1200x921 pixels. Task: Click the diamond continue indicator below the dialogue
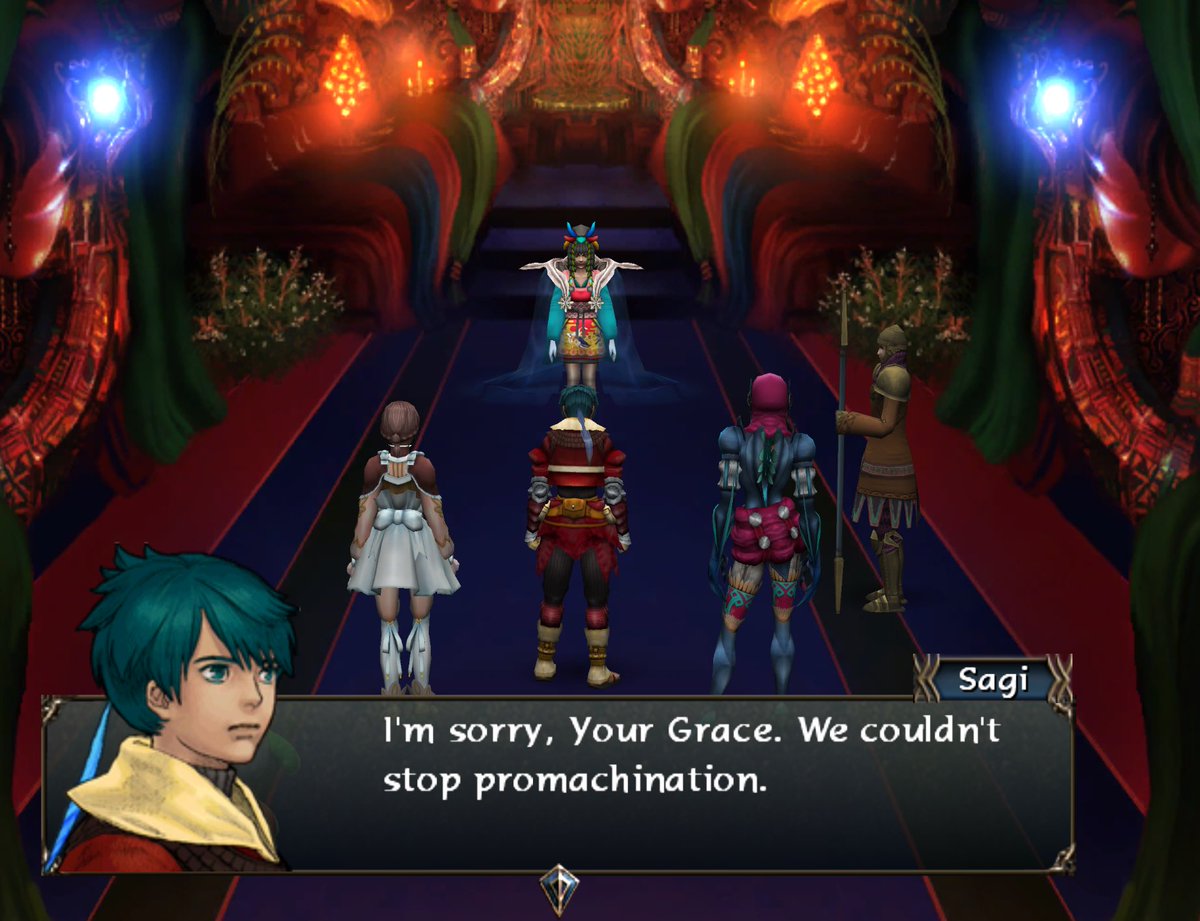pyautogui.click(x=558, y=887)
